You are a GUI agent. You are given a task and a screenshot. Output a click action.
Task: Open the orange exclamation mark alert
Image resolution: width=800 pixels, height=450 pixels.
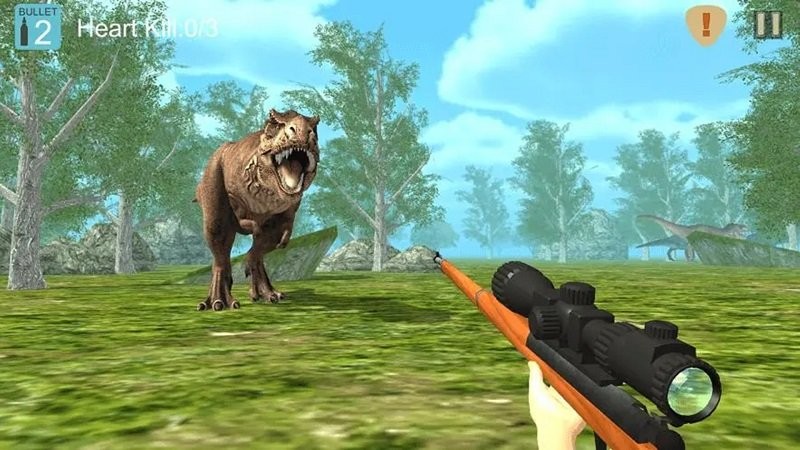(706, 24)
